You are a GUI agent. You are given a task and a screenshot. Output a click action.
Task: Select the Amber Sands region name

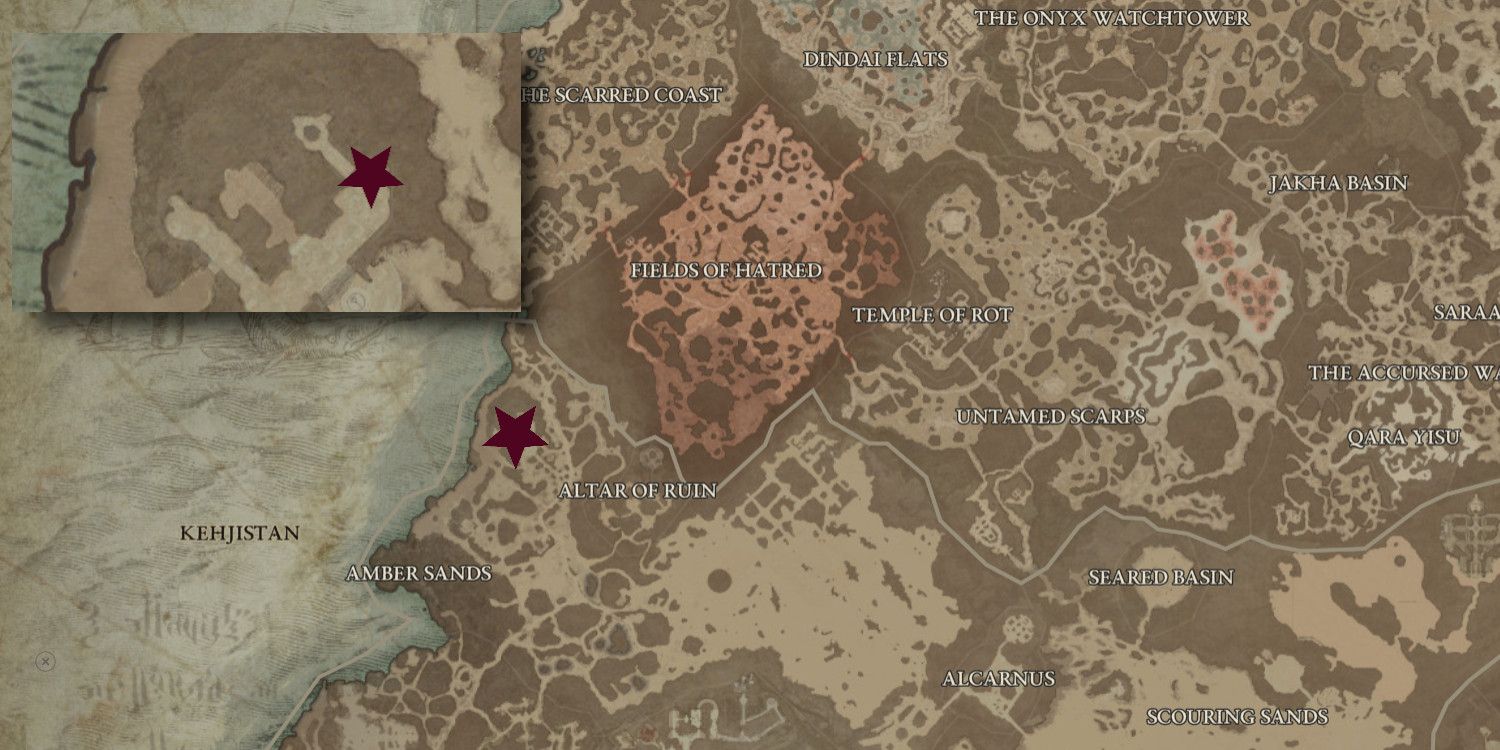pyautogui.click(x=418, y=573)
